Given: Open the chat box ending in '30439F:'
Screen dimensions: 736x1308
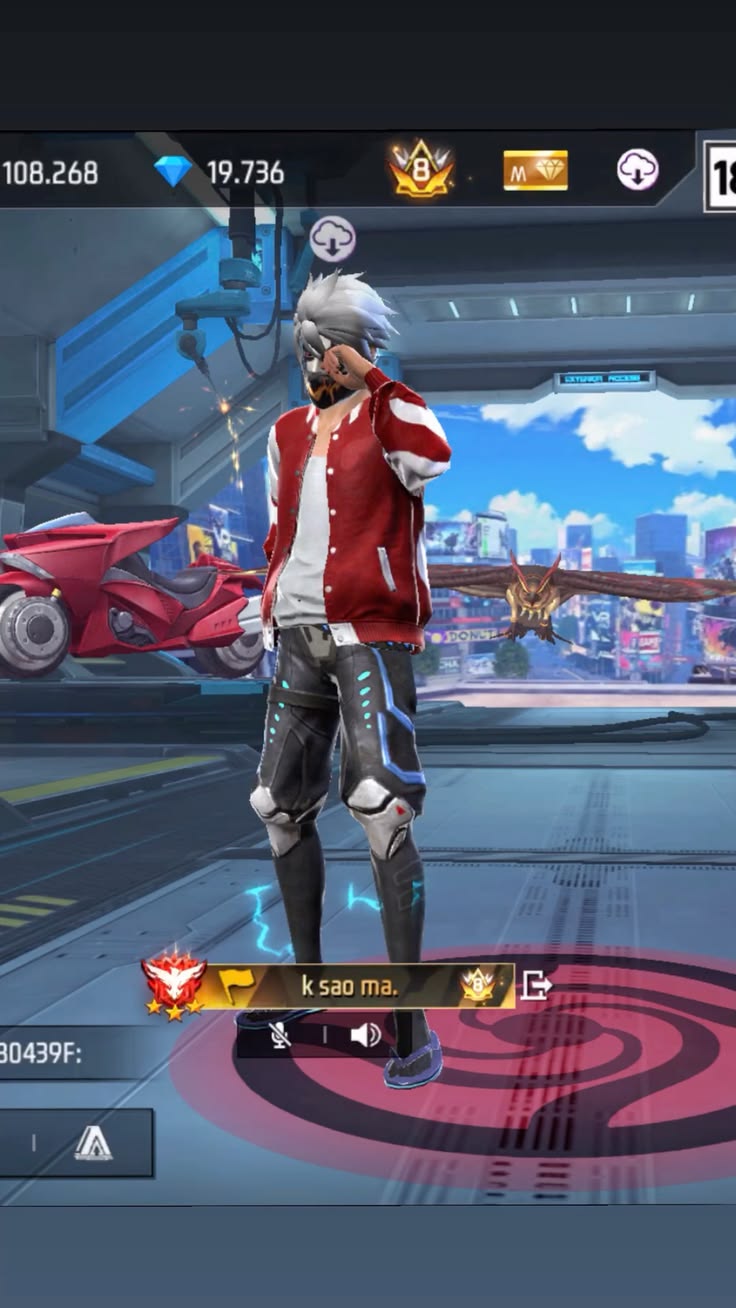Looking at the screenshot, I should coord(60,1052).
